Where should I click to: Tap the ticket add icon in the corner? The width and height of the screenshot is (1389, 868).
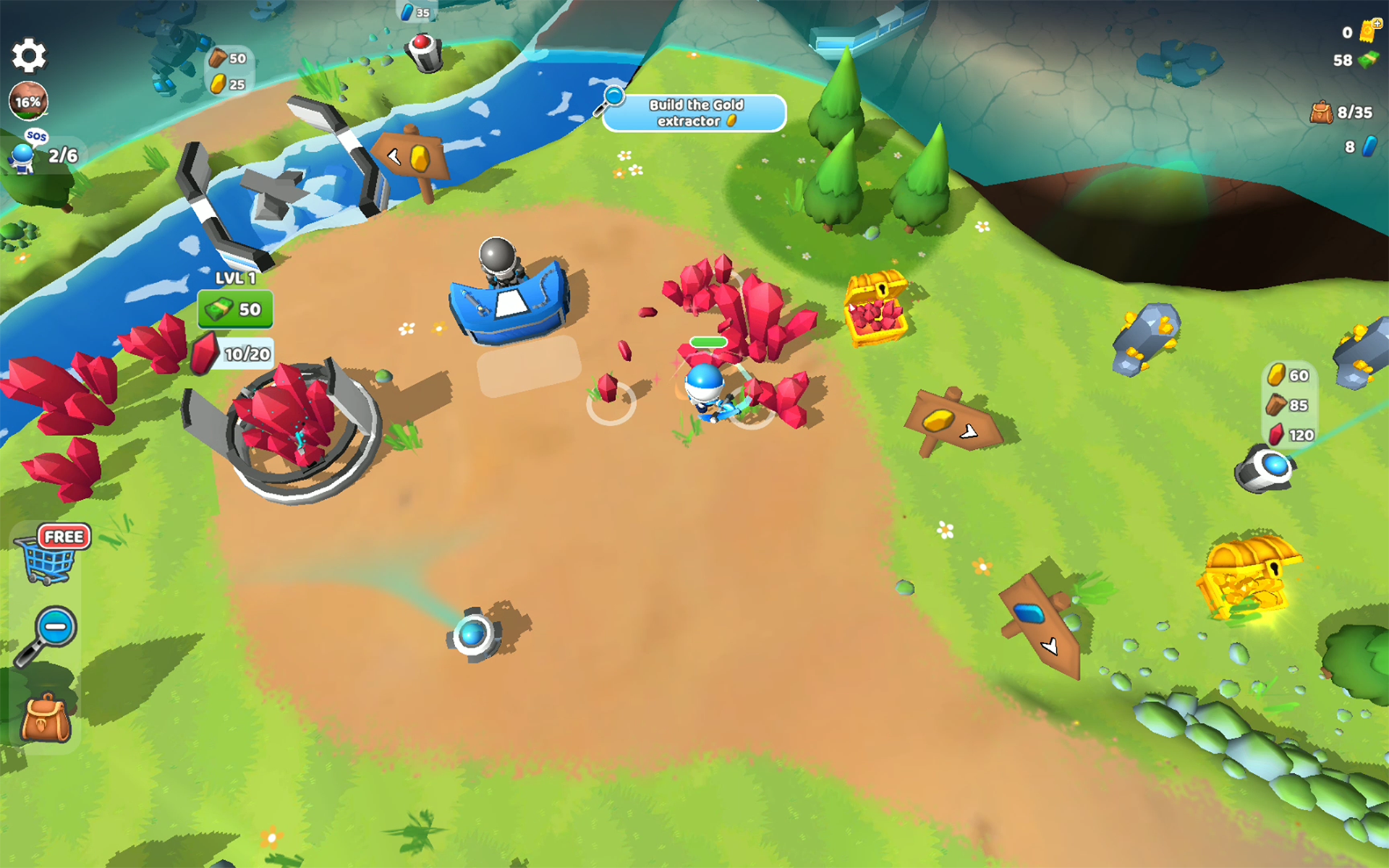pos(1369,30)
